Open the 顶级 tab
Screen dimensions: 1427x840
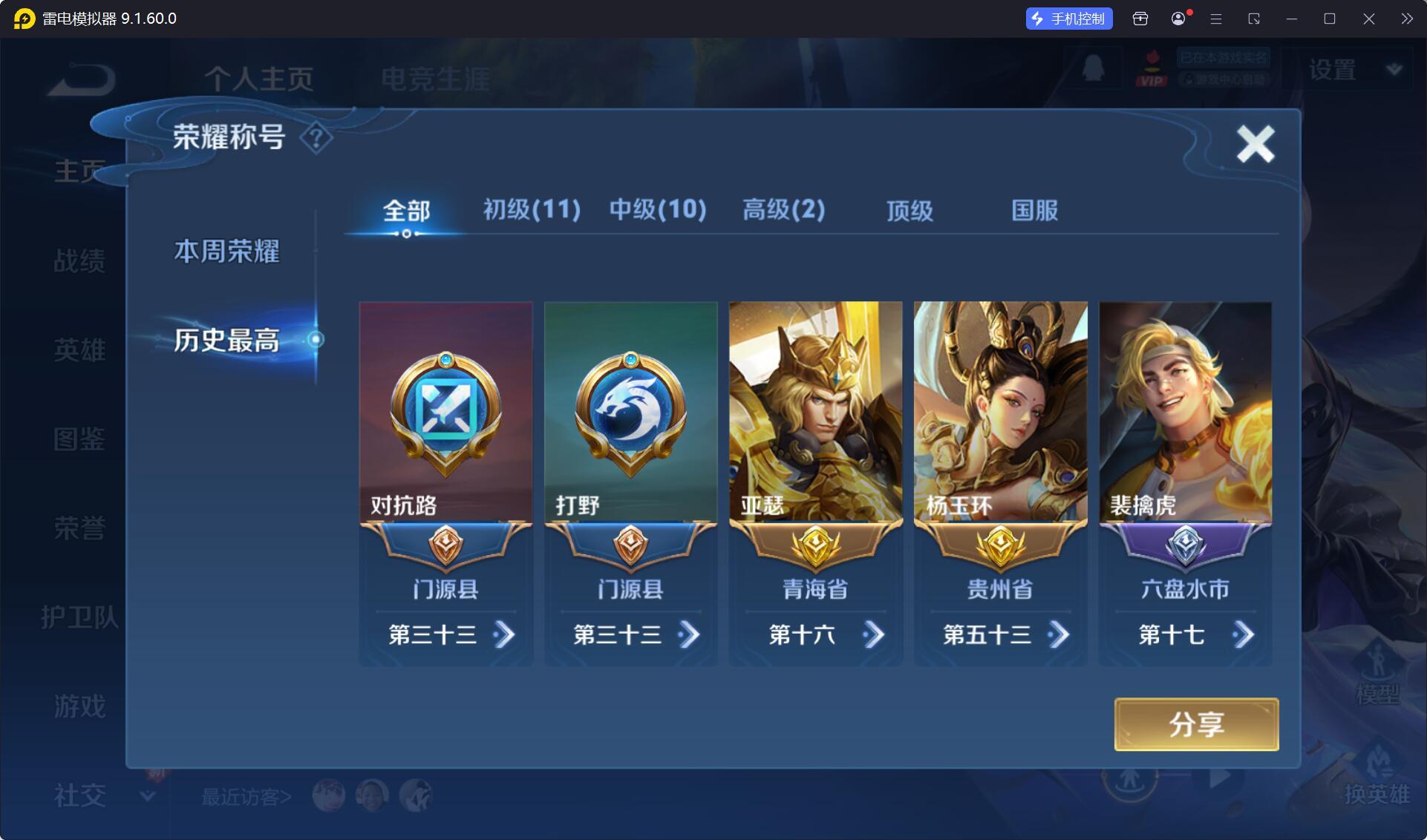pyautogui.click(x=910, y=211)
